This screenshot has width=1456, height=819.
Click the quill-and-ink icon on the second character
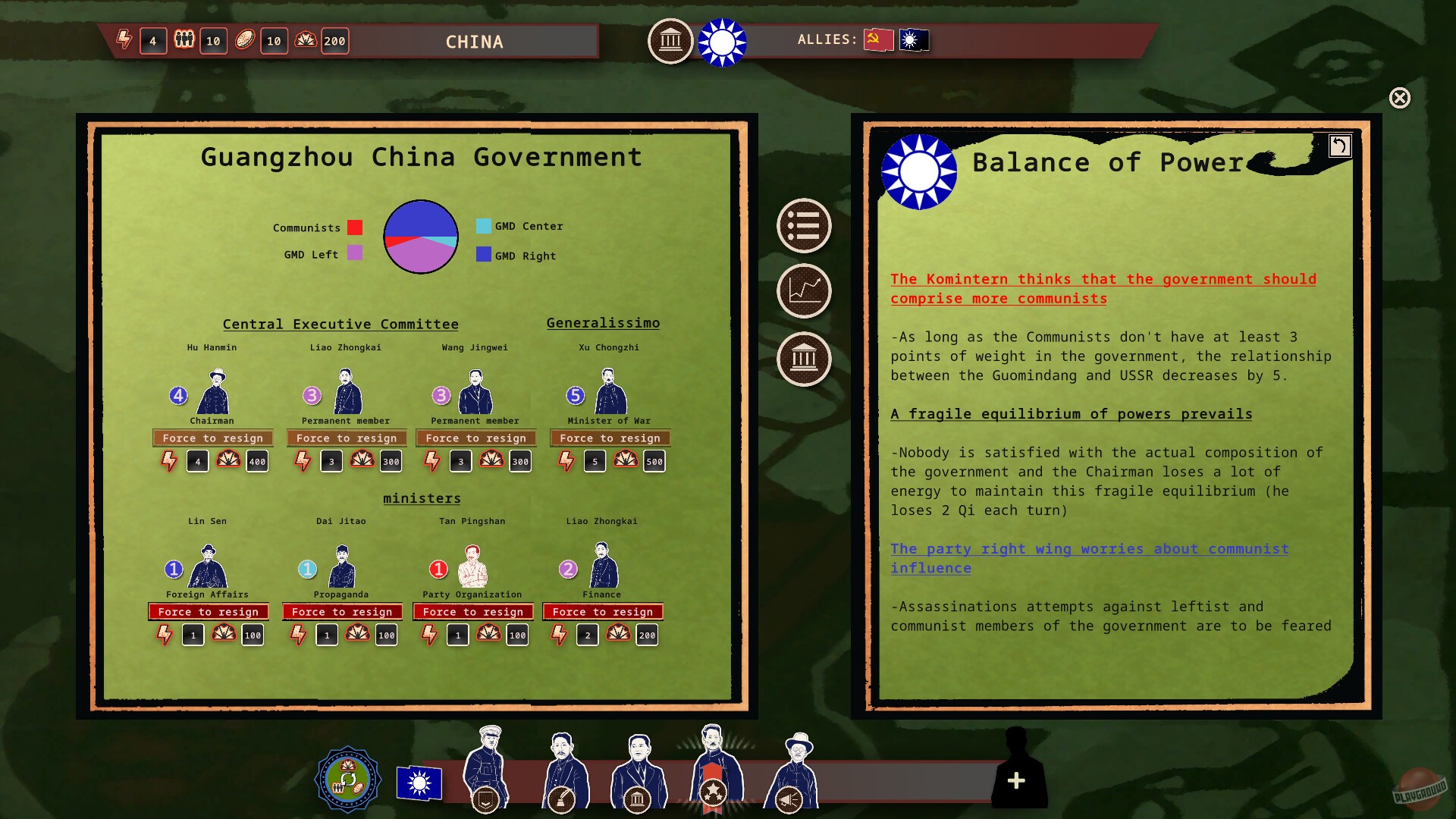(x=562, y=797)
